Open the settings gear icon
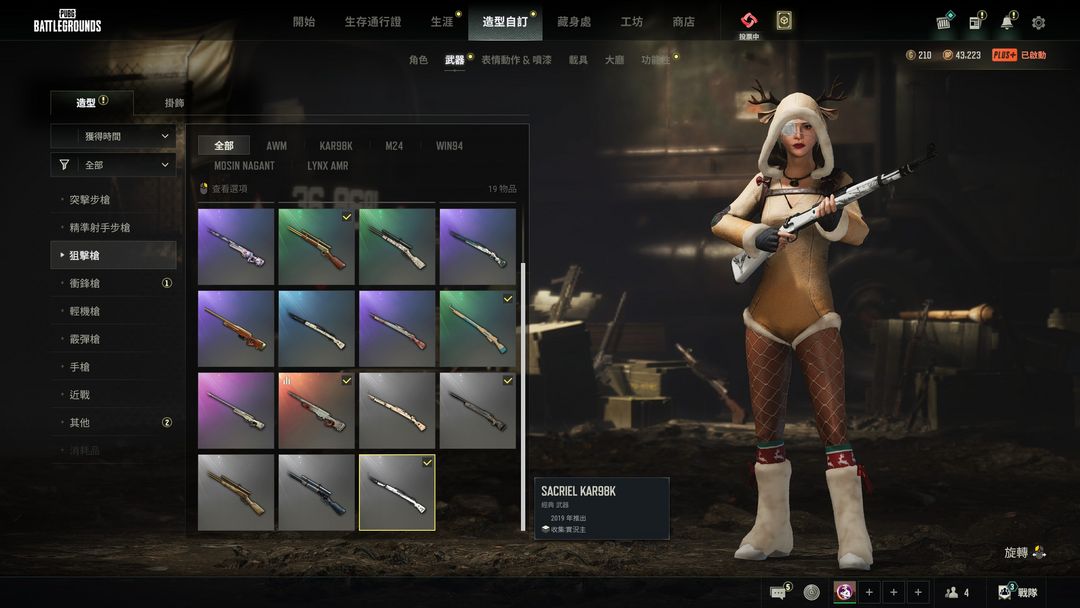This screenshot has height=608, width=1080. coord(1038,23)
